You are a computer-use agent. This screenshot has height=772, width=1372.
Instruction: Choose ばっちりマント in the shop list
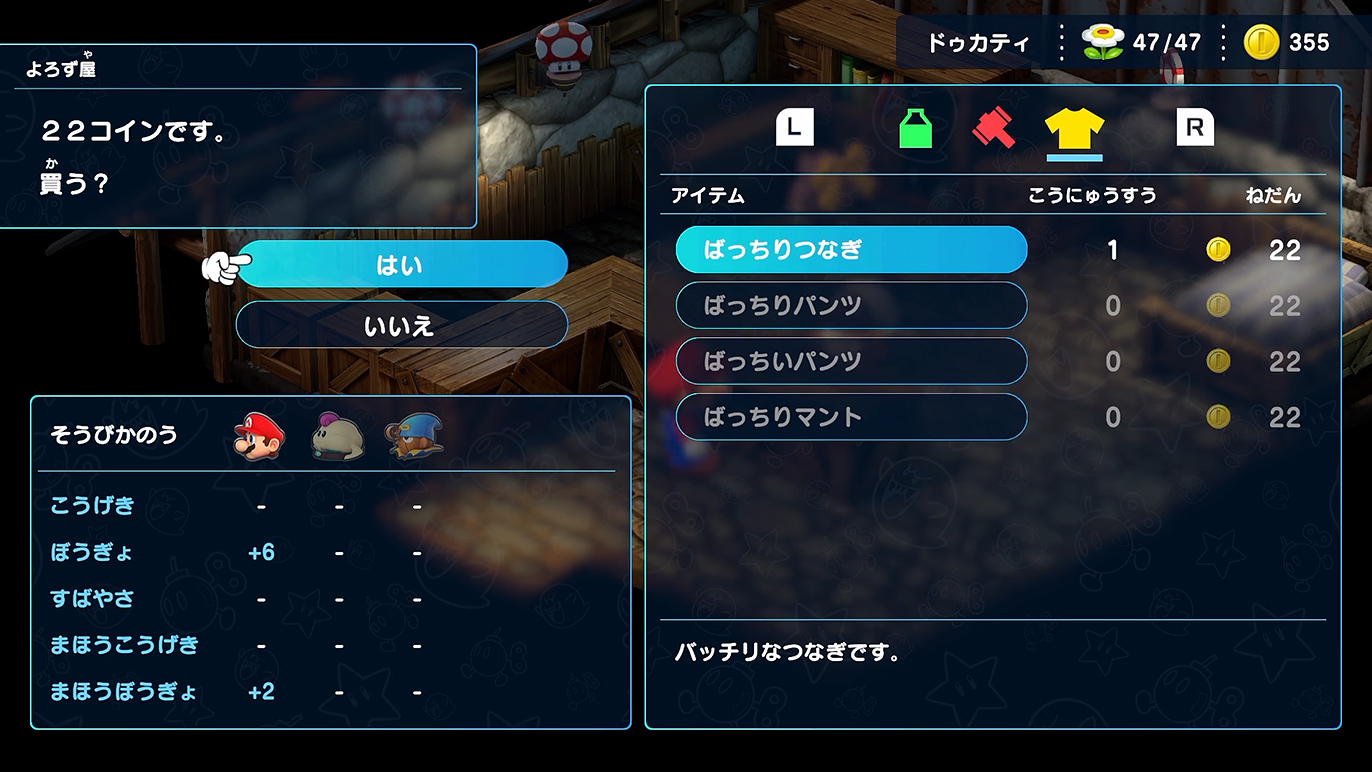click(x=851, y=417)
